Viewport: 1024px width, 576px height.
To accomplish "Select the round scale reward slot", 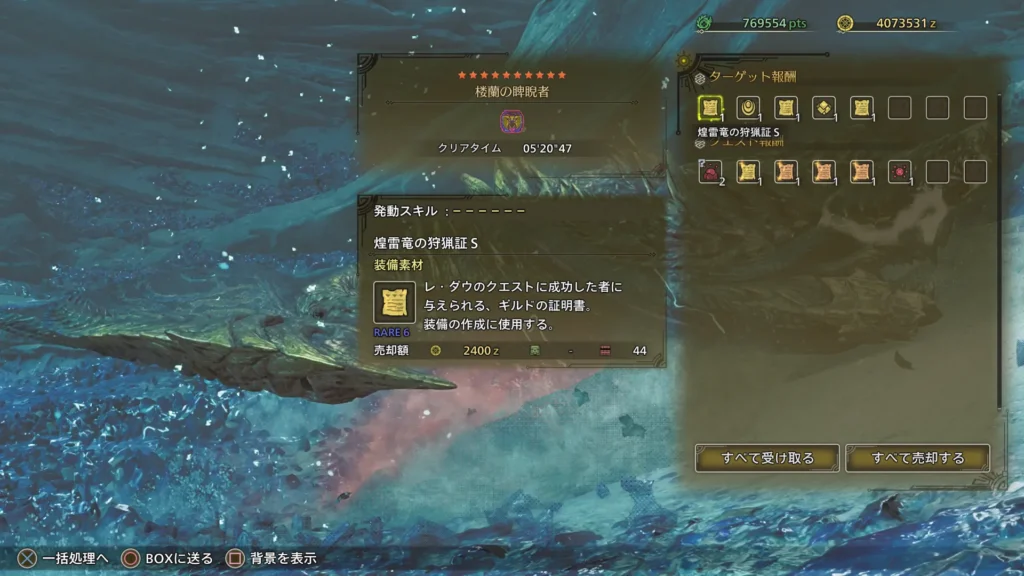I will [x=748, y=108].
